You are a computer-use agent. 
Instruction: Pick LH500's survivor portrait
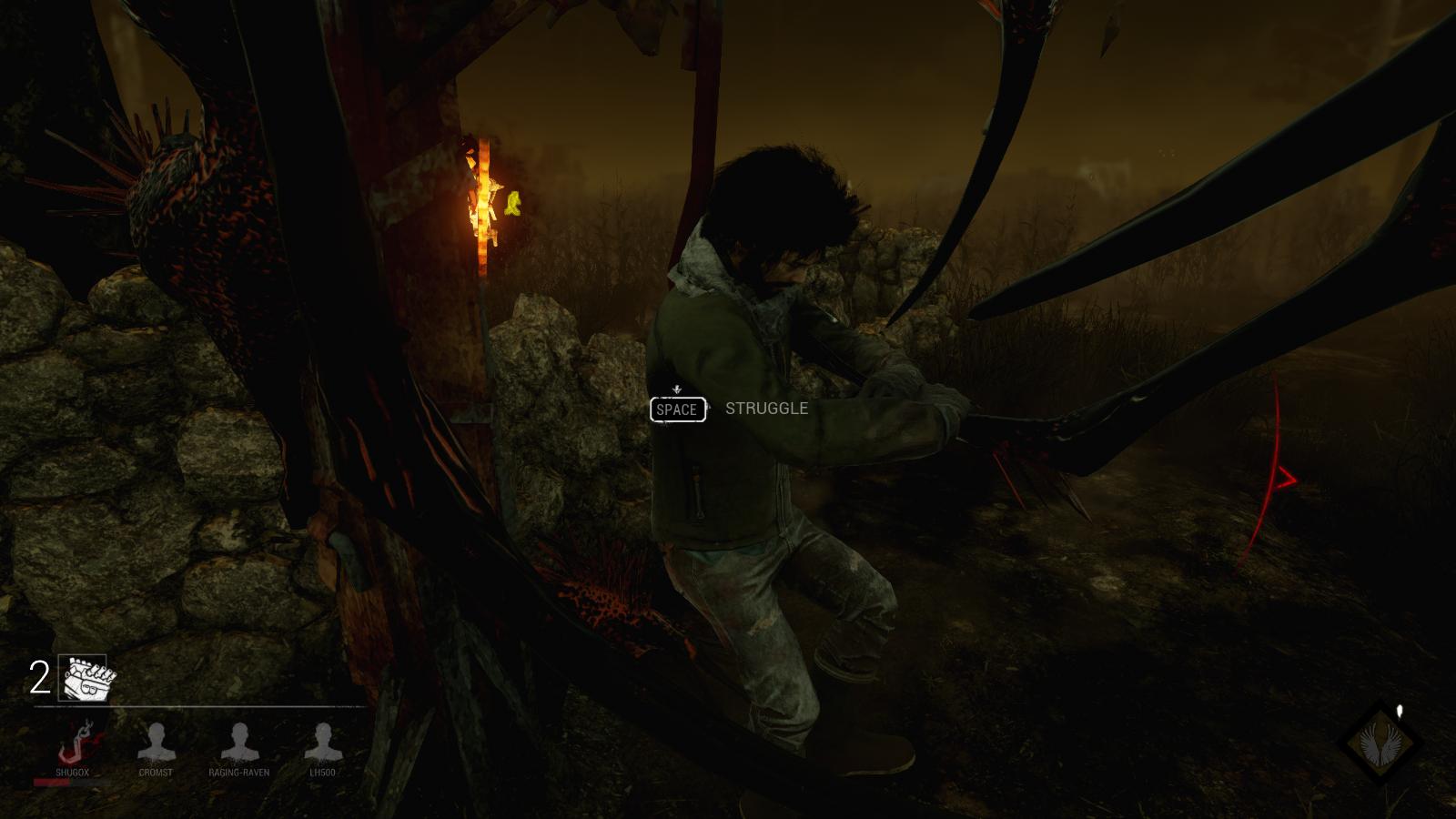point(321,743)
